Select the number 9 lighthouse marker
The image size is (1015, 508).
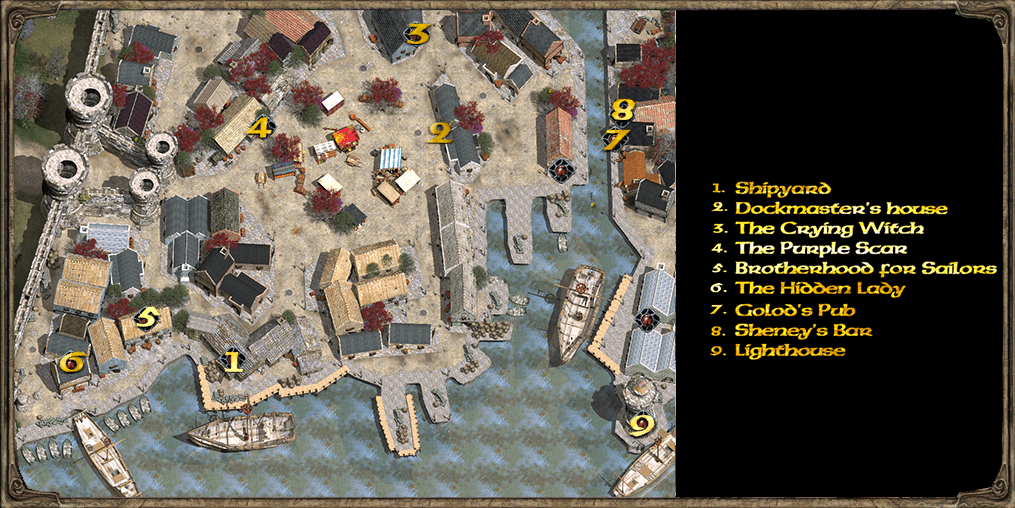[641, 425]
